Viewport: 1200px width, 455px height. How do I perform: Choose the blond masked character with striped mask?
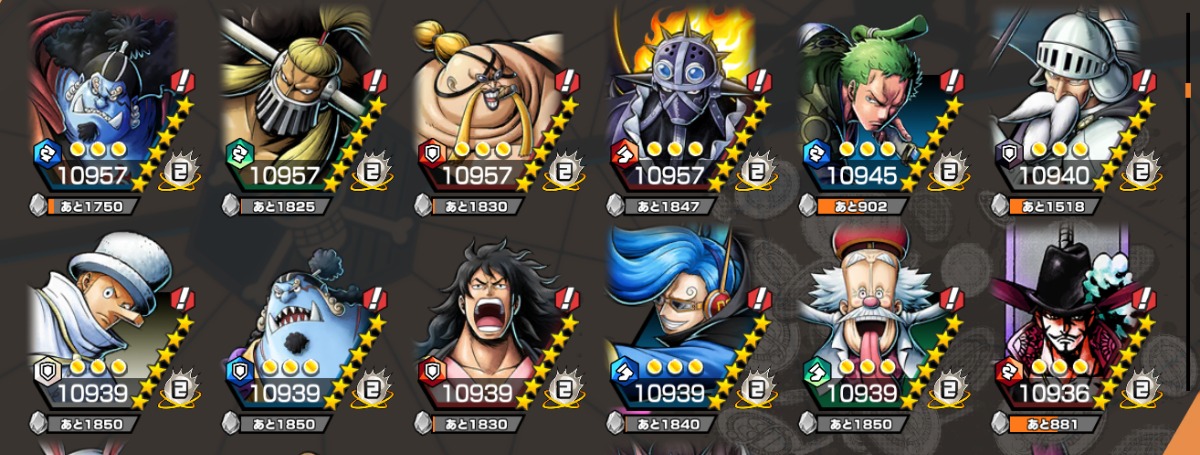click(297, 100)
